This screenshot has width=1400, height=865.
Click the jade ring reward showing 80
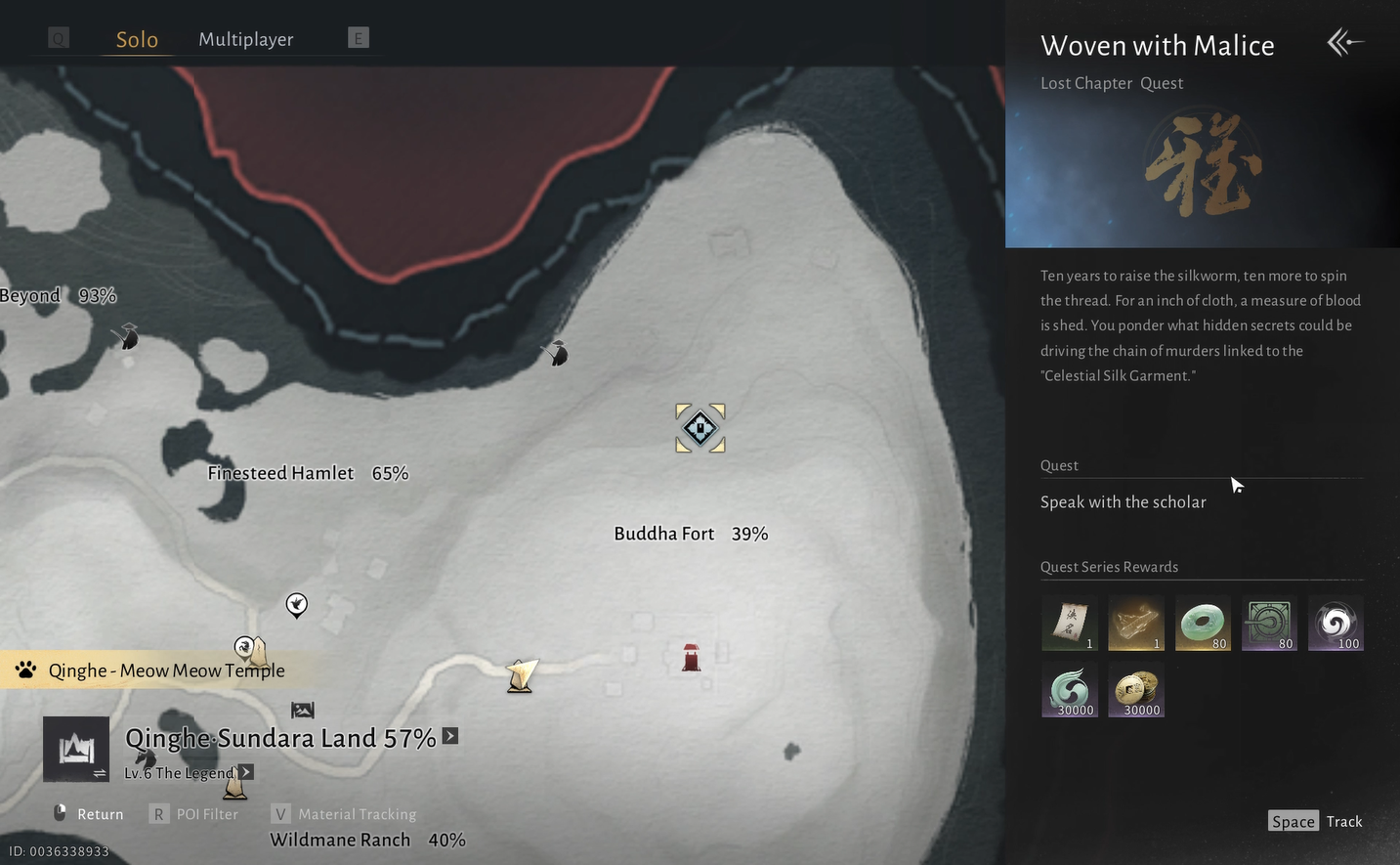pos(1203,623)
